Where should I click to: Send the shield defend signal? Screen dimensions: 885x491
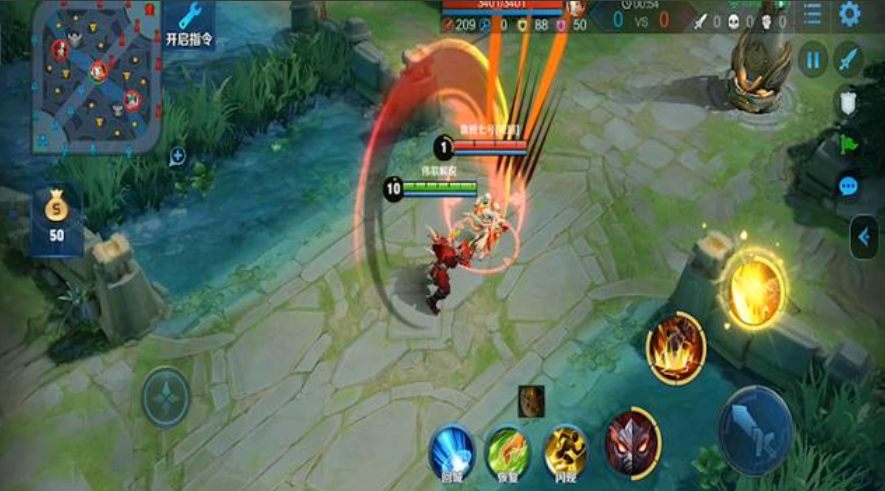[847, 102]
